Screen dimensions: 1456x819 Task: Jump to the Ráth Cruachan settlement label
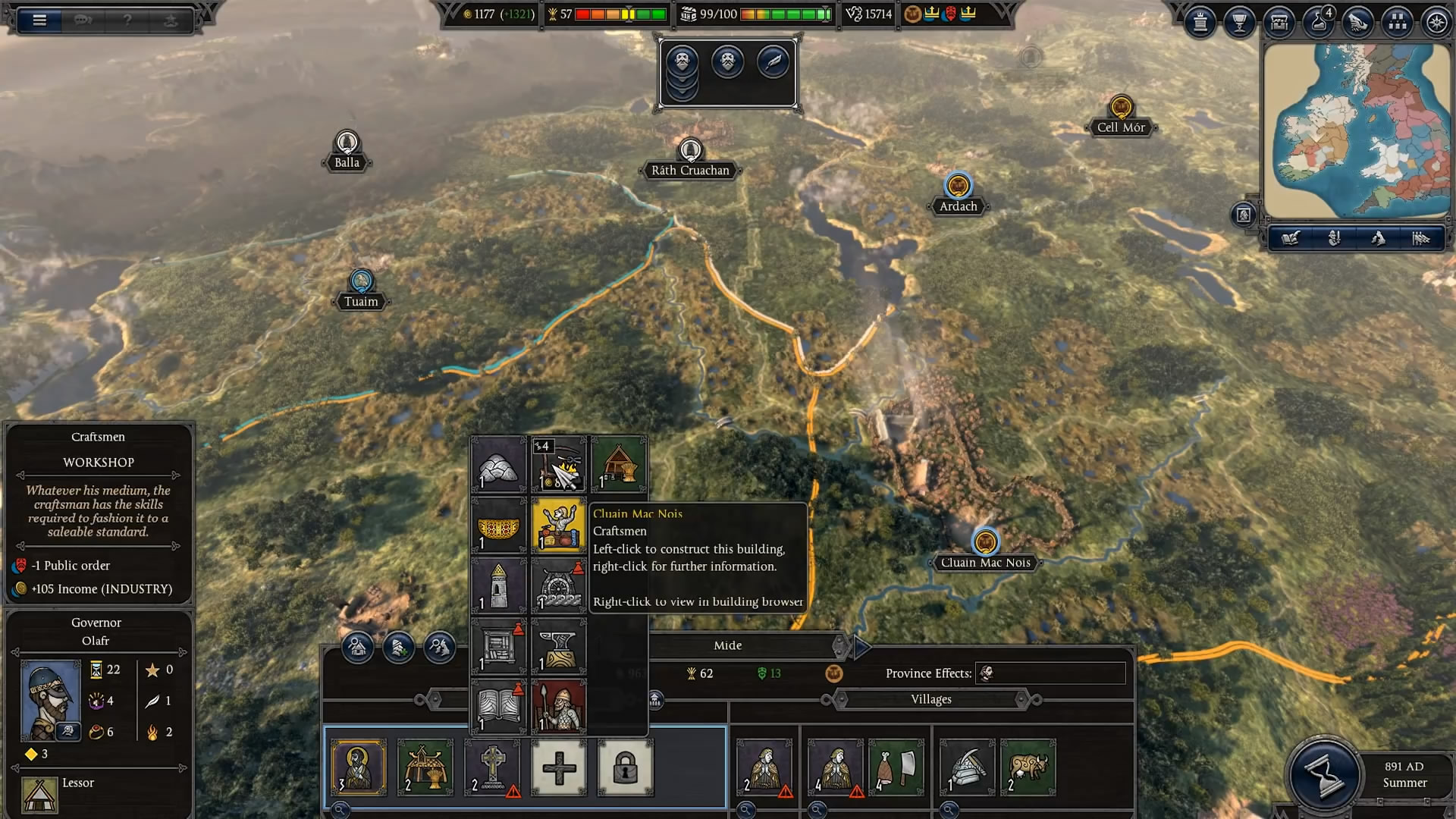click(690, 170)
